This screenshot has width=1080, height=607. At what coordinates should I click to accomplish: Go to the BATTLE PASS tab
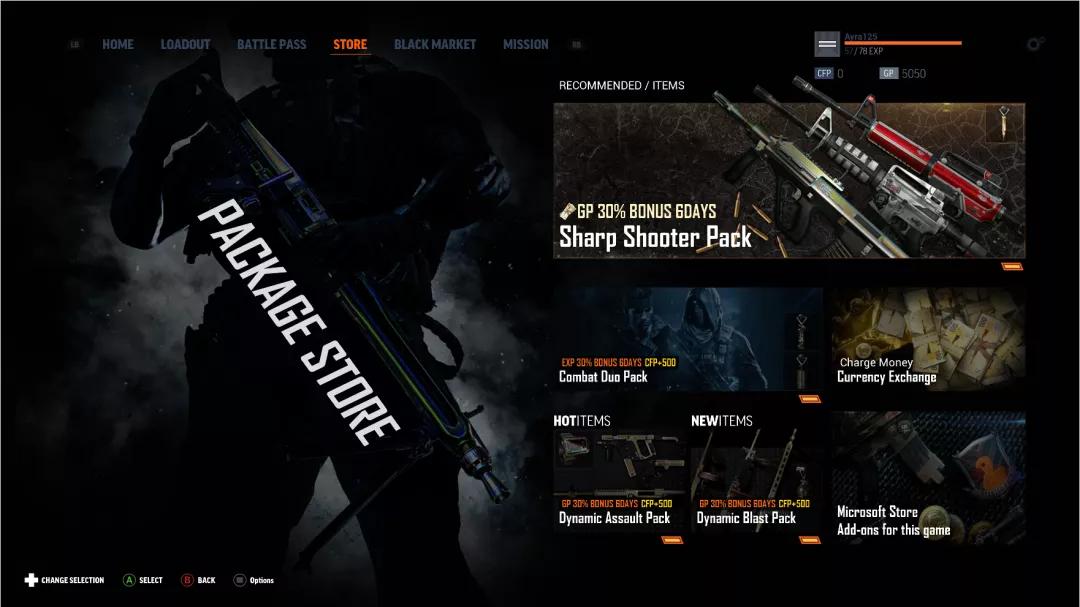click(272, 44)
